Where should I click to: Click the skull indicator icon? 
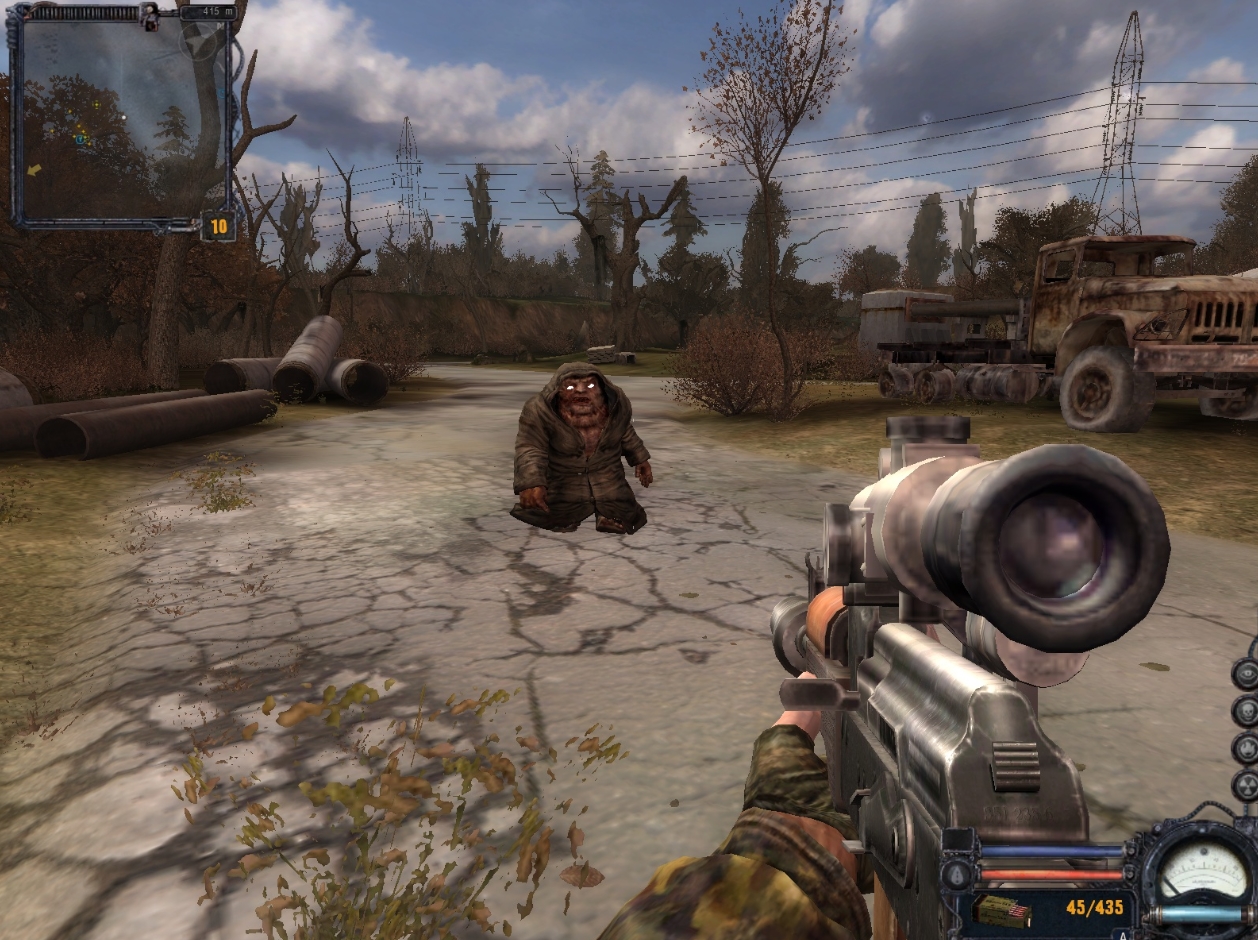[x=1247, y=711]
